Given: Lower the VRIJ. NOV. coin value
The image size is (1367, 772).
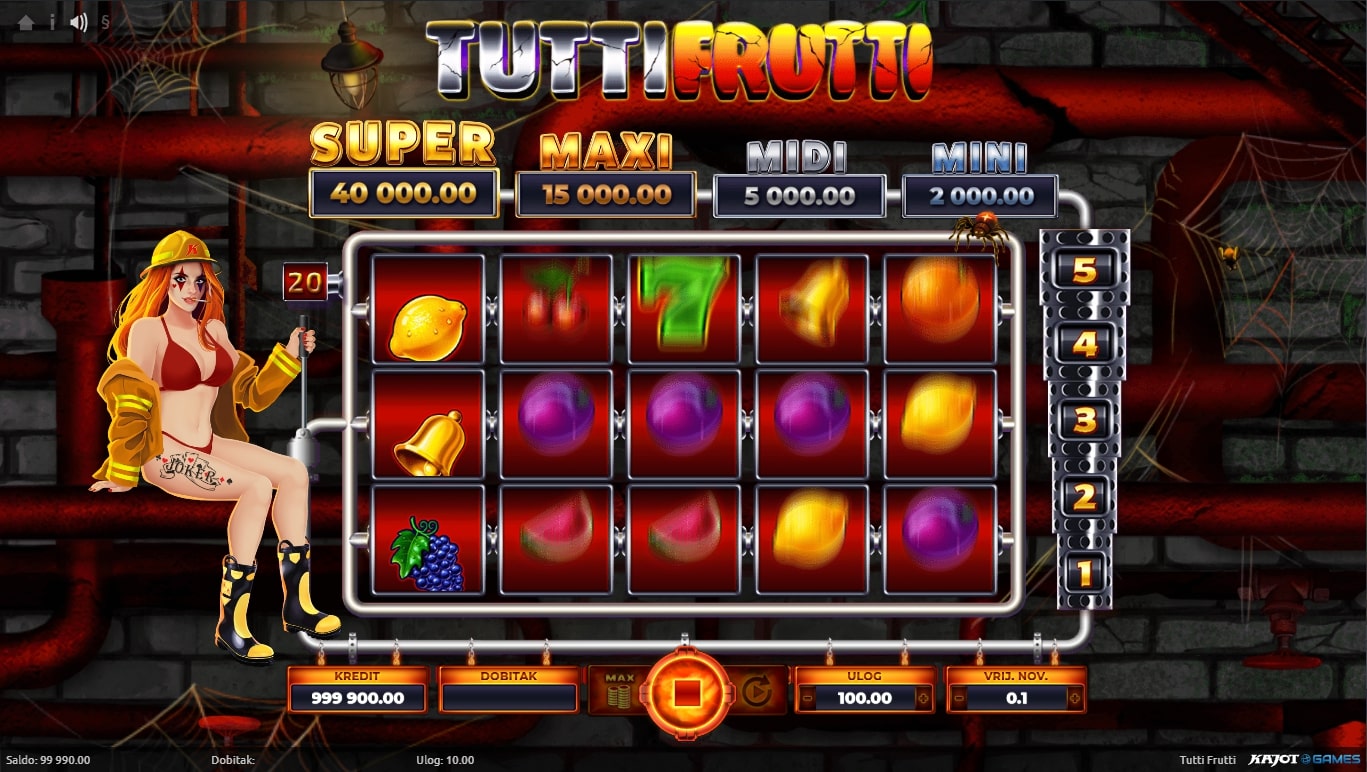Looking at the screenshot, I should coord(958,698).
